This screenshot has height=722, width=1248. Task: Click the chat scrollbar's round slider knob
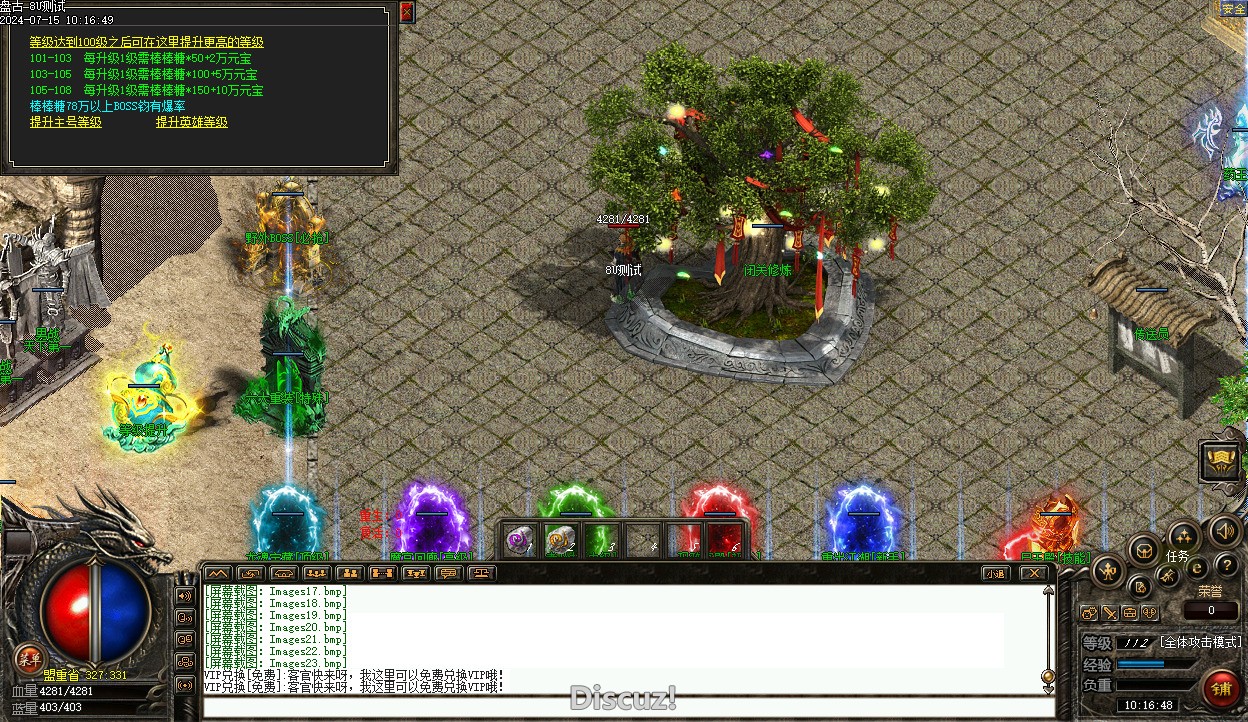point(1048,676)
